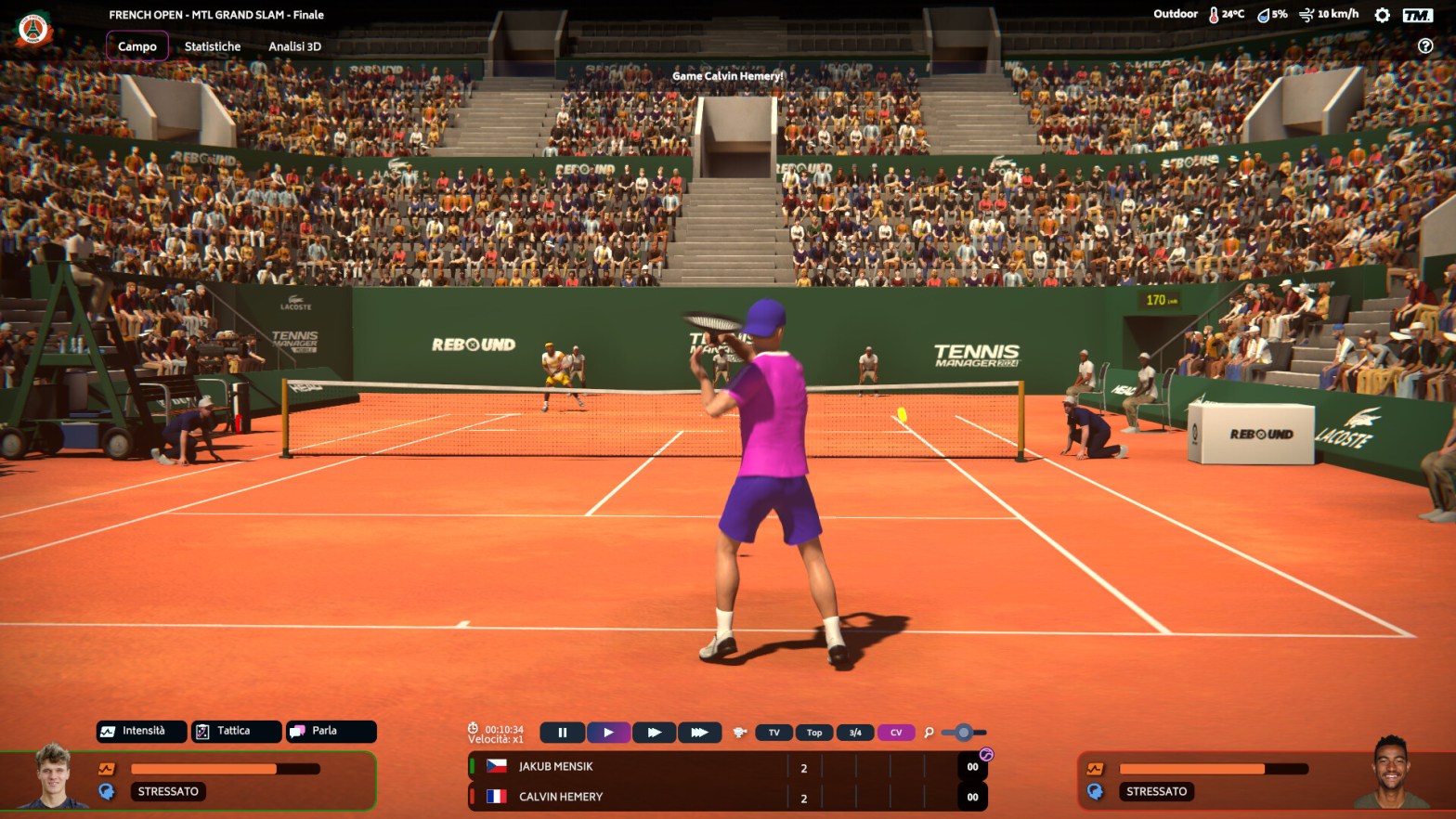Activate the CV camera view
Viewport: 1456px width, 819px height.
pyautogui.click(x=896, y=733)
